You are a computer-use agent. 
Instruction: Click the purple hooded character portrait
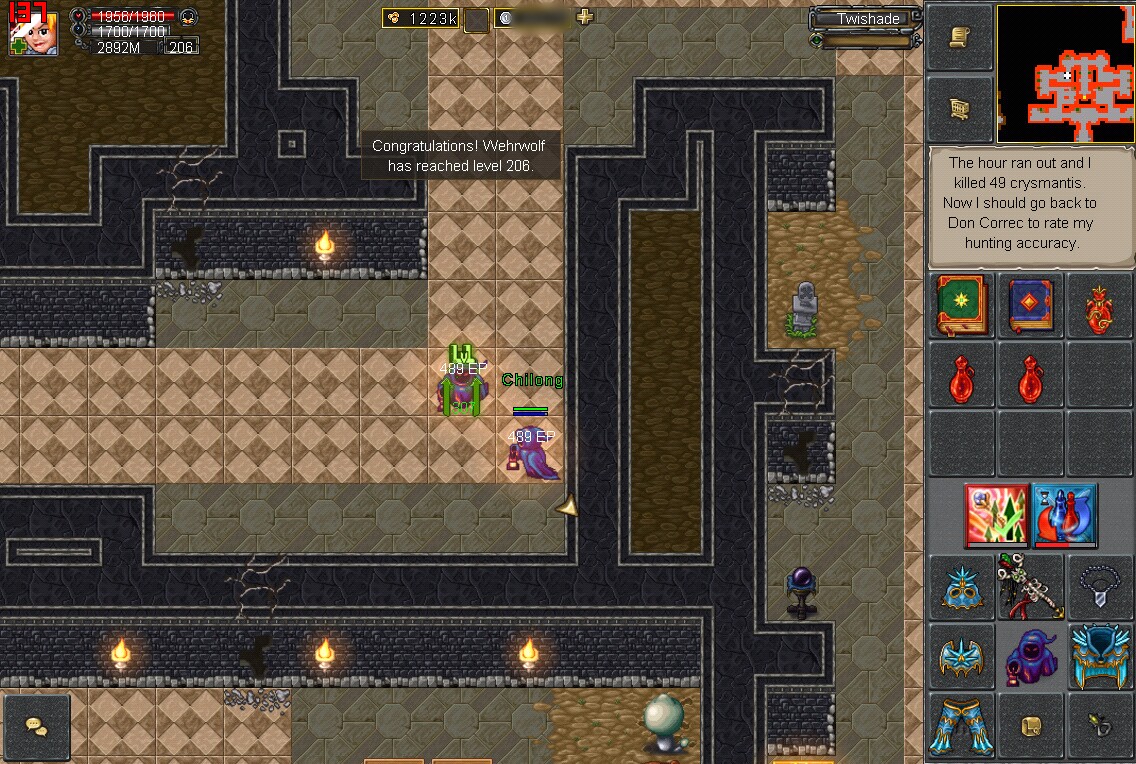click(1030, 656)
